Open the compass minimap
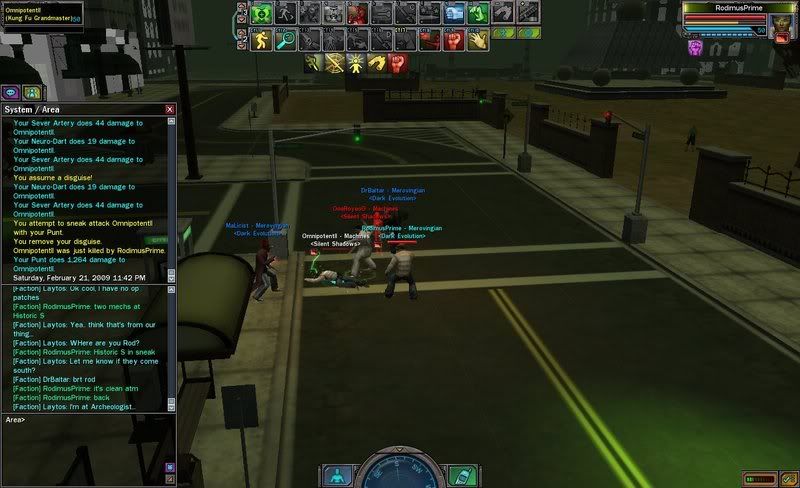 (x=400, y=472)
